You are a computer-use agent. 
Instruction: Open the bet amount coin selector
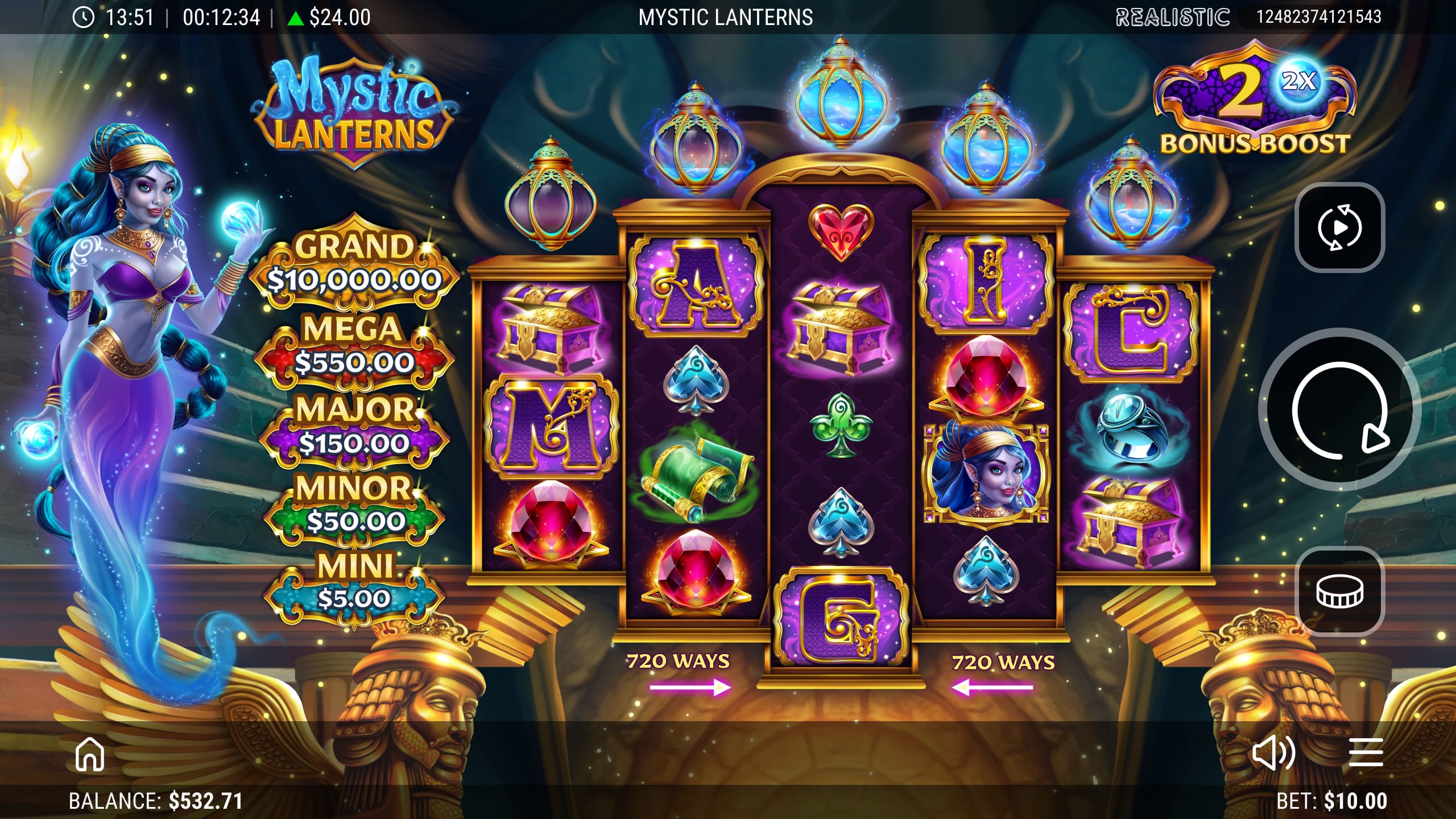pyautogui.click(x=1339, y=591)
